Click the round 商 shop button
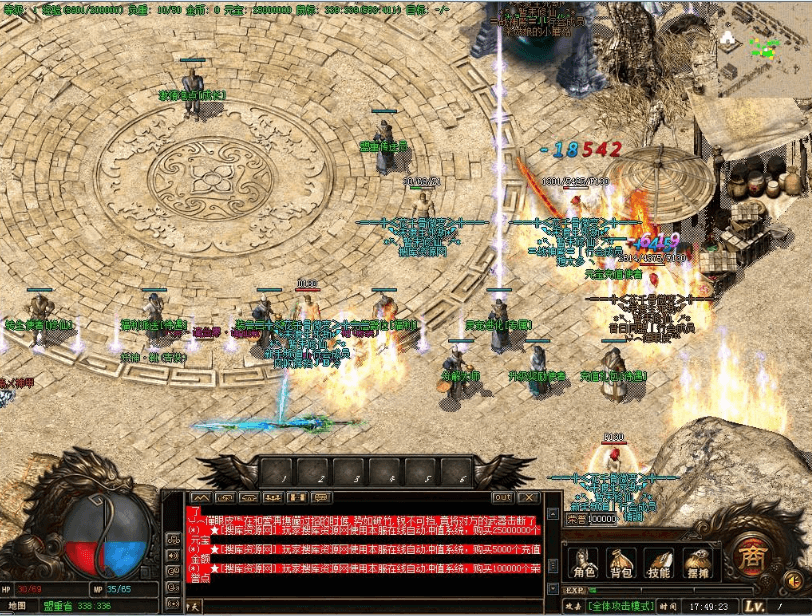Image resolution: width=812 pixels, height=616 pixels. point(750,554)
